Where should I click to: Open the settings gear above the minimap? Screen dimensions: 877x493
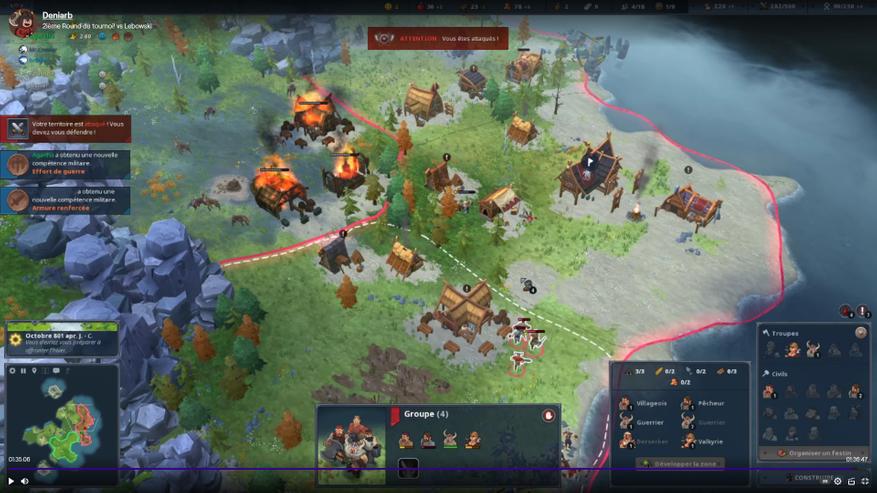[12, 371]
